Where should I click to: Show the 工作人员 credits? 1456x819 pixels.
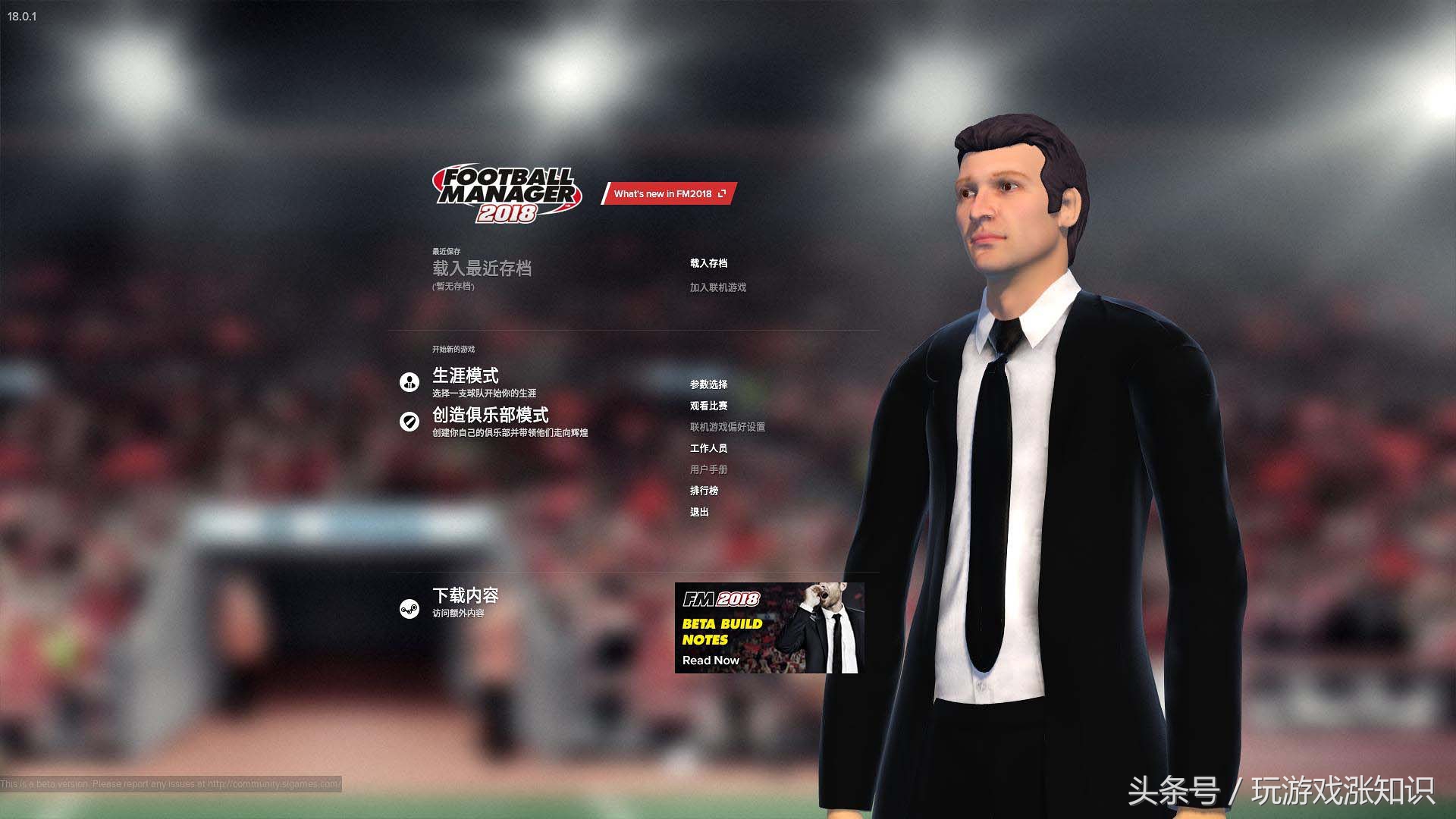coord(708,448)
